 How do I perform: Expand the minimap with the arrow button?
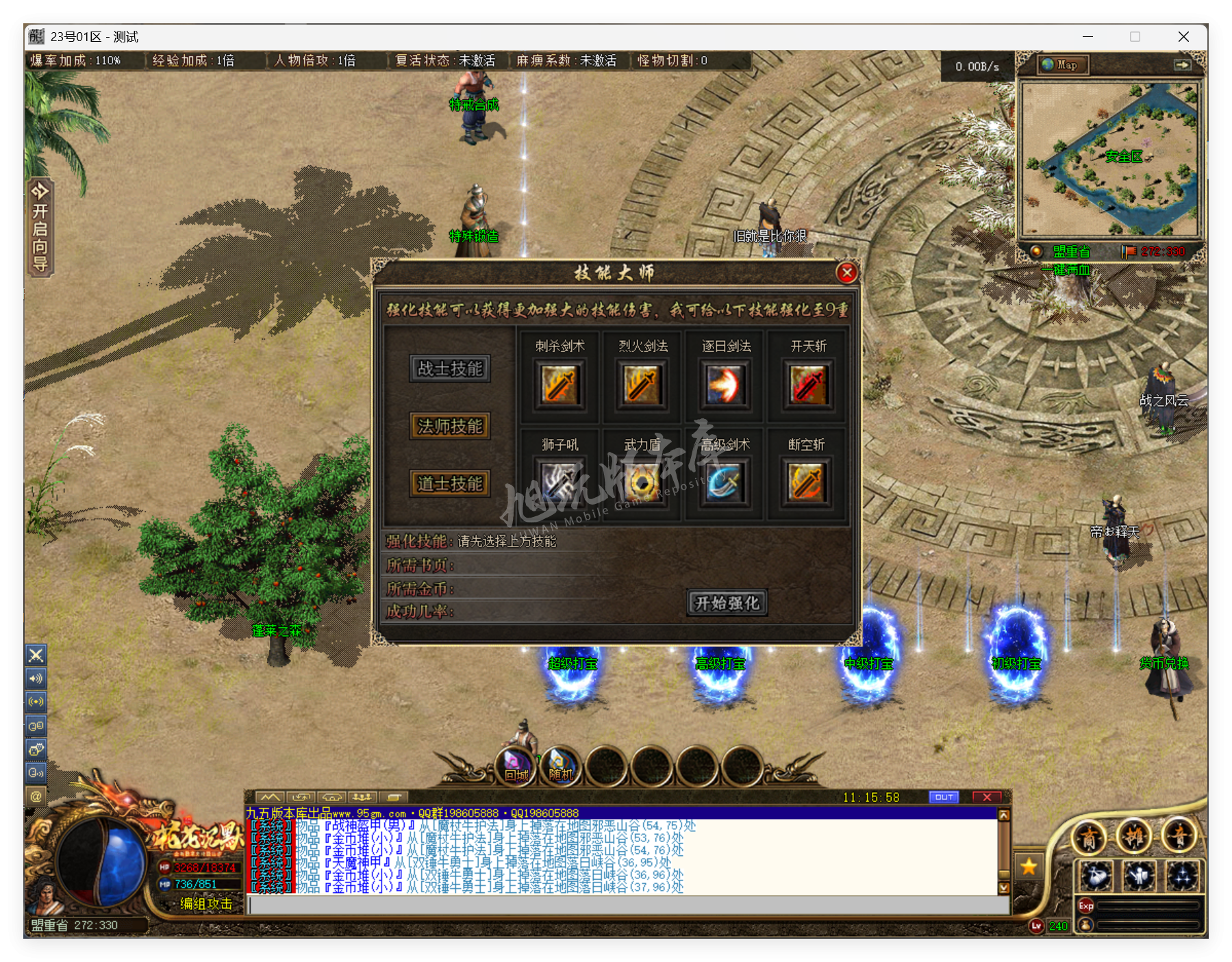point(1183,64)
